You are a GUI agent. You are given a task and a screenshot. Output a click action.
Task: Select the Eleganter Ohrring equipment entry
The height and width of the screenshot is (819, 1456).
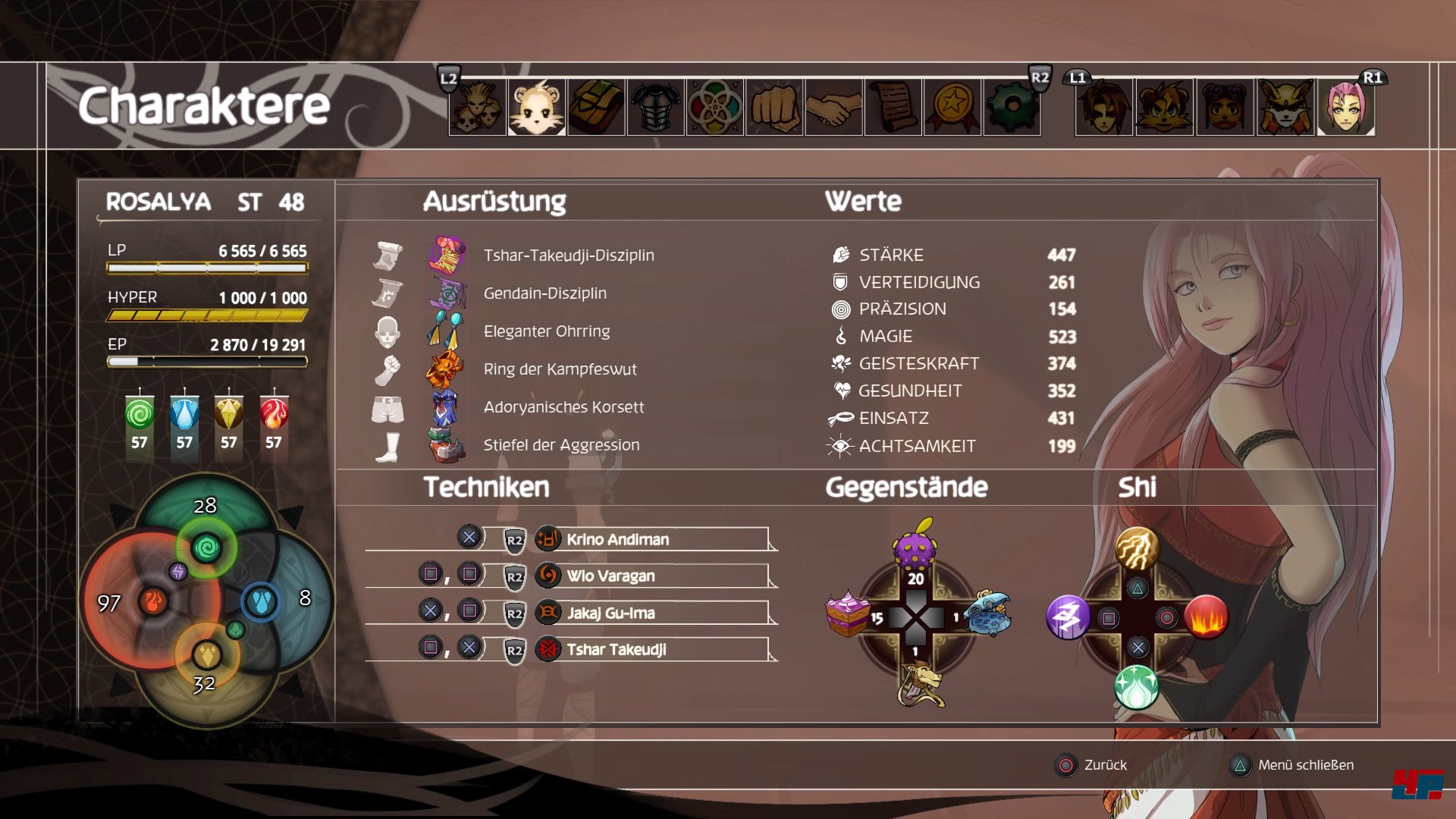548,331
